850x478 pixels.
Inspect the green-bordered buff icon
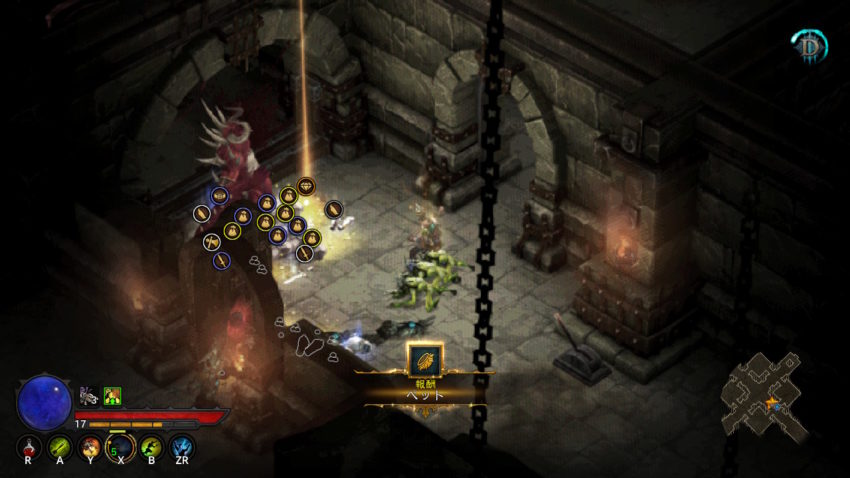point(112,397)
